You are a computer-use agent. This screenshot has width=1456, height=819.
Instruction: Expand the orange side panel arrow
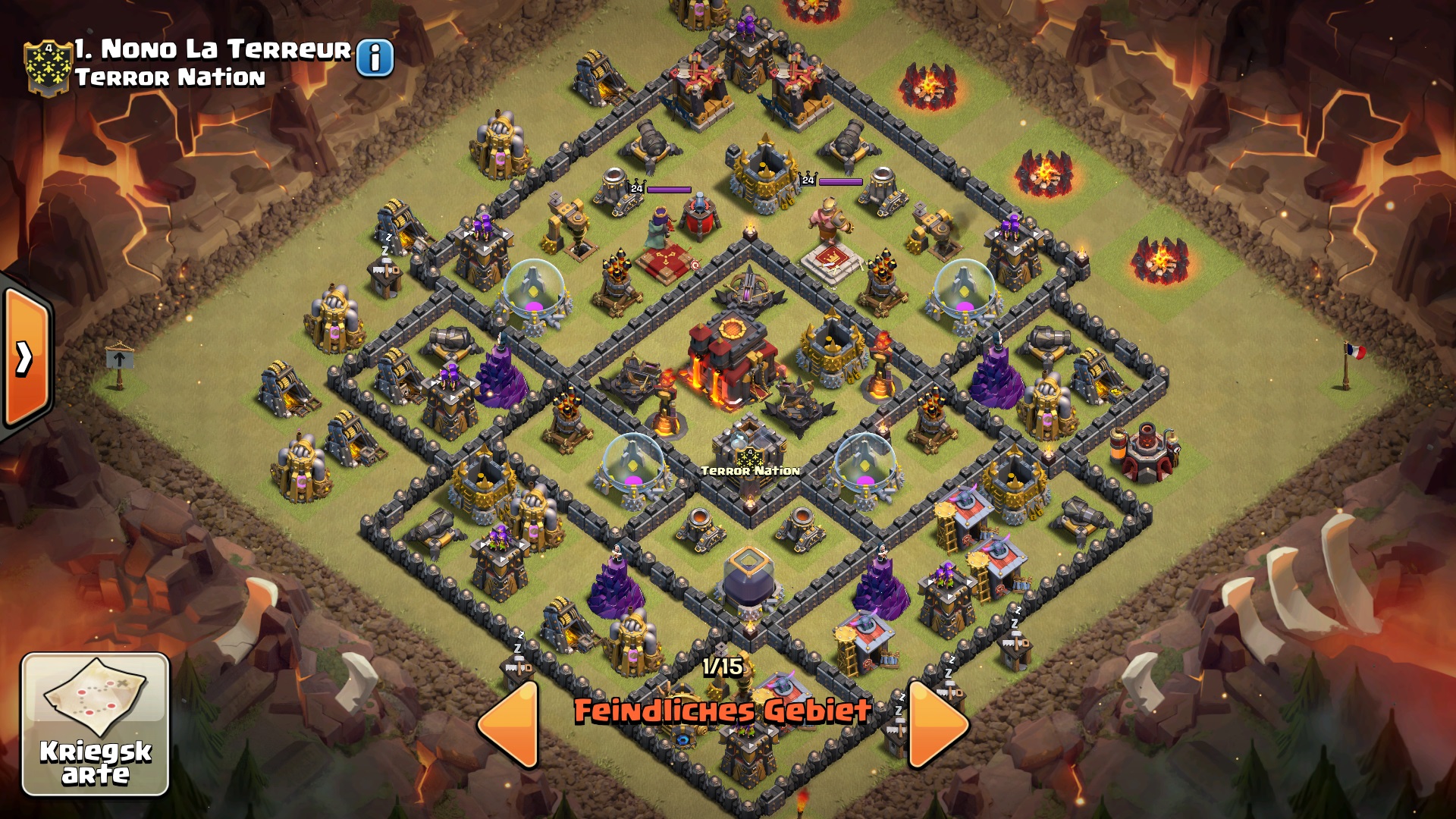[26, 358]
